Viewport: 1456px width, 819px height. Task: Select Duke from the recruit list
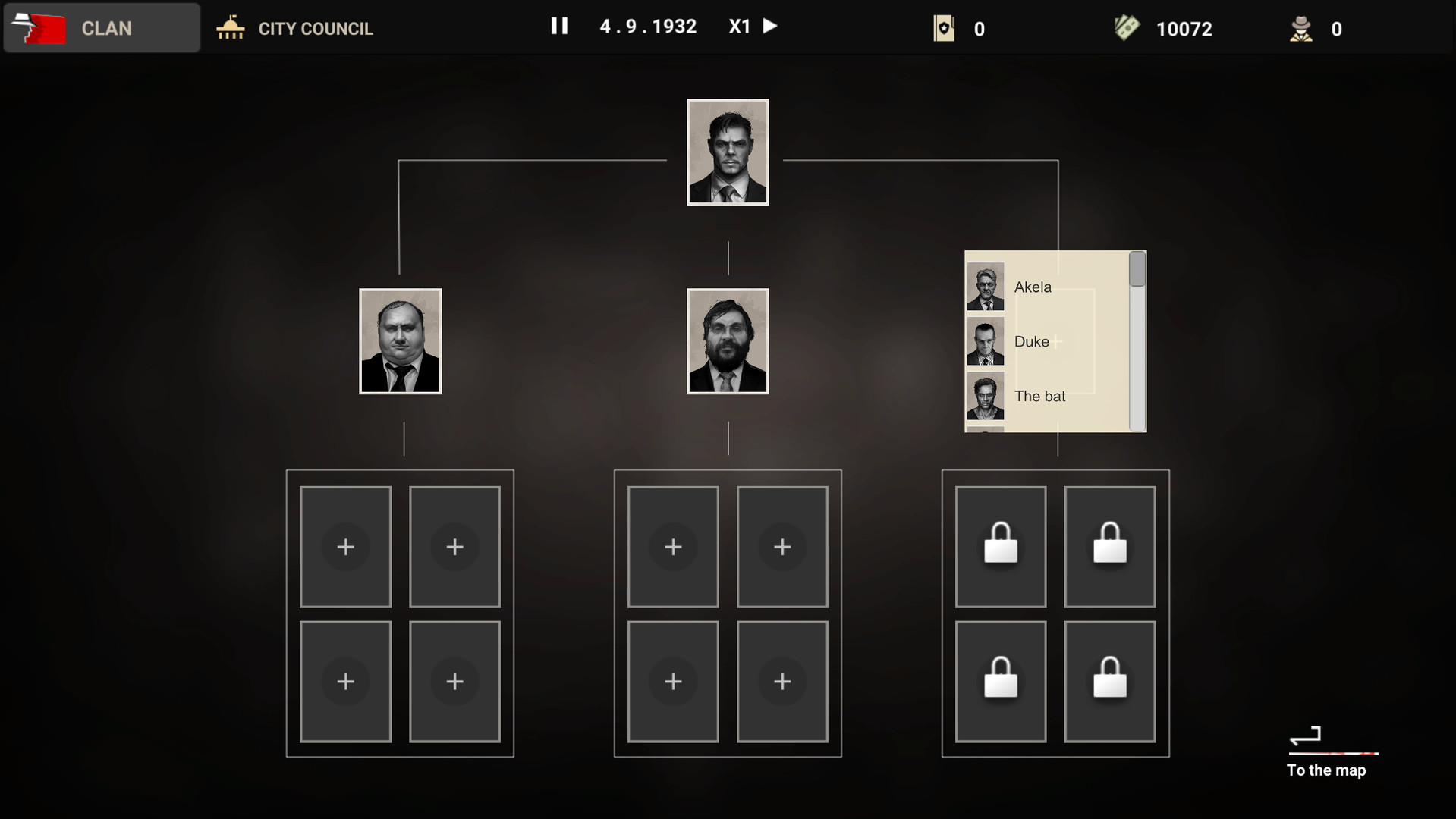pyautogui.click(x=1032, y=341)
